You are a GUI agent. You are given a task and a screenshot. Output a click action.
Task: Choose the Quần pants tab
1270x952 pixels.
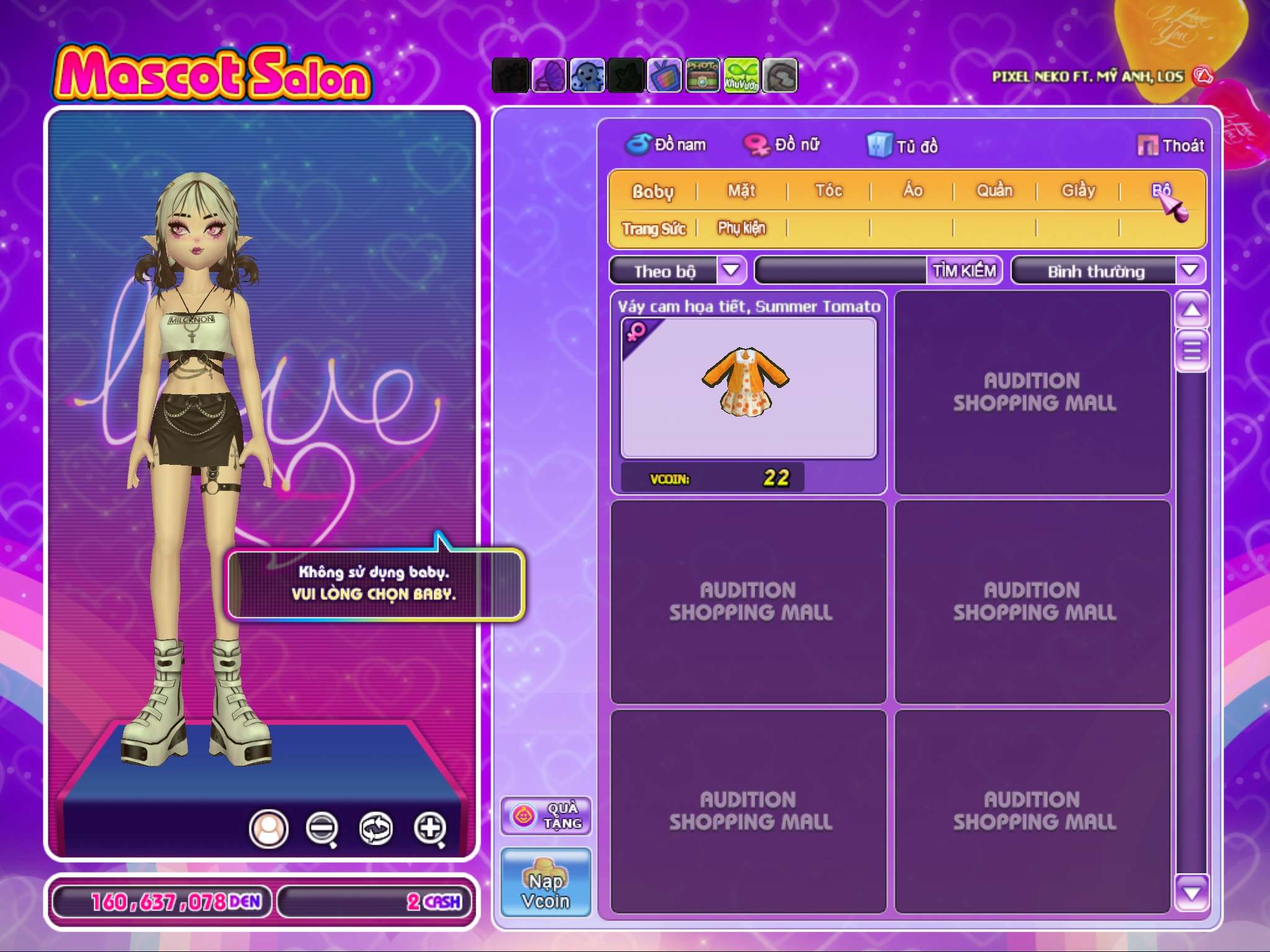(995, 191)
